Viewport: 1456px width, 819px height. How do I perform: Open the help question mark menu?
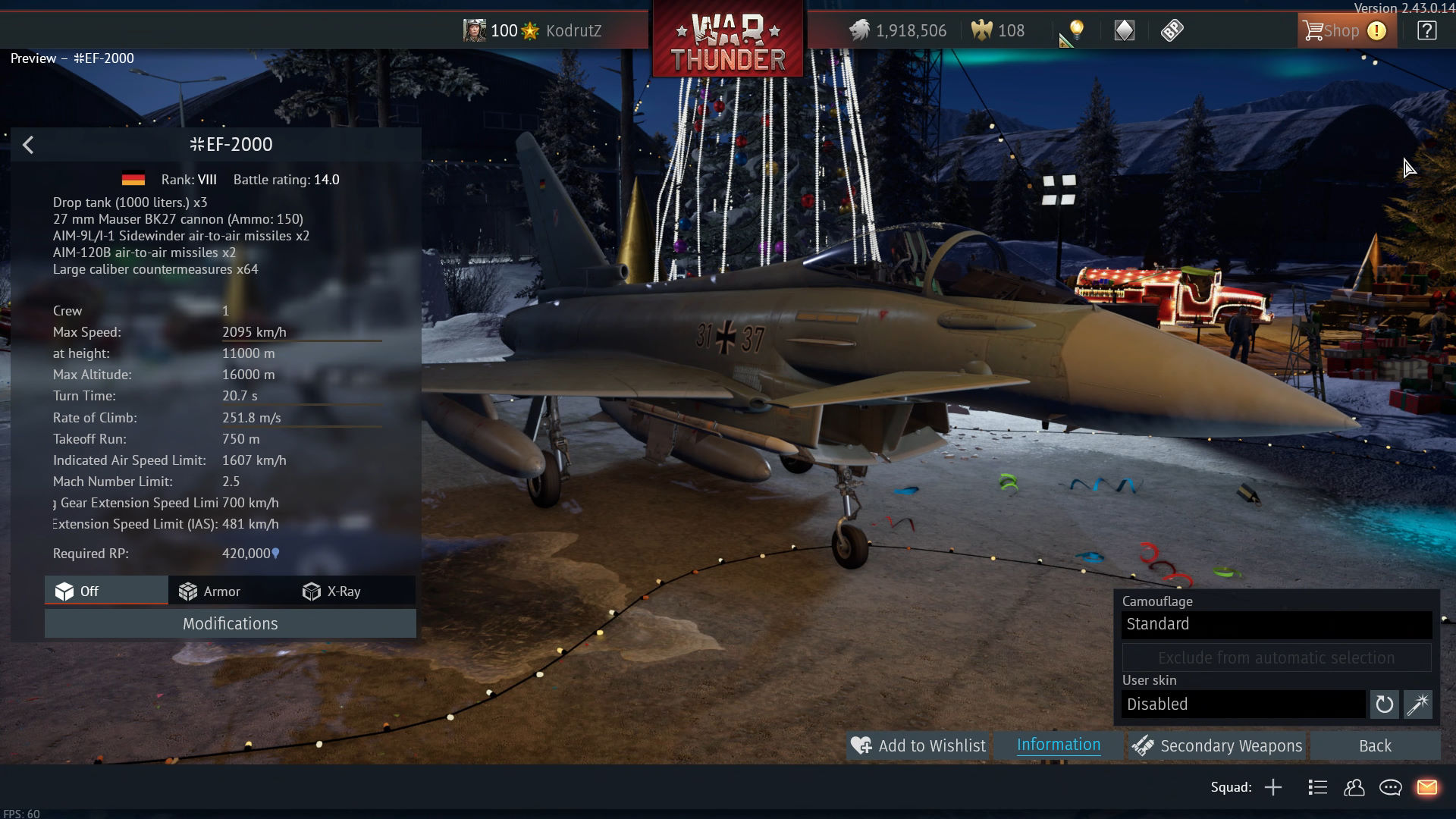coord(1426,31)
